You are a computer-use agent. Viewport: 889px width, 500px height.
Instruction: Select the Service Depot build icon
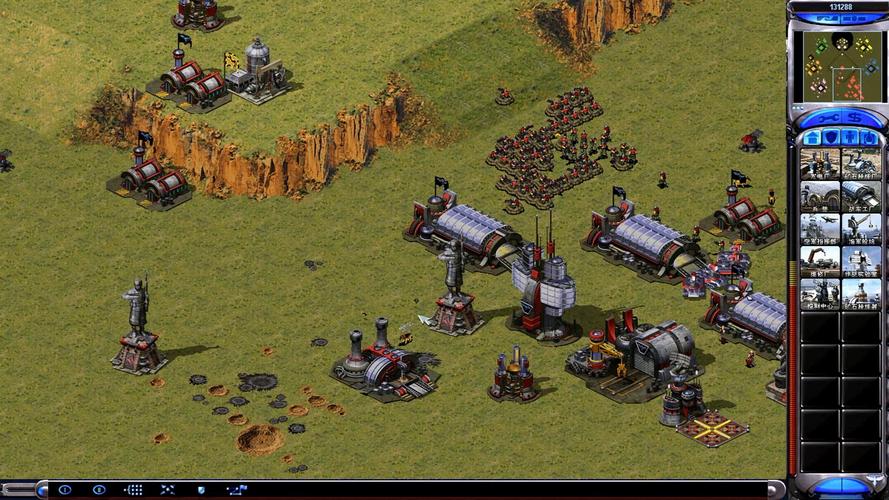819,261
